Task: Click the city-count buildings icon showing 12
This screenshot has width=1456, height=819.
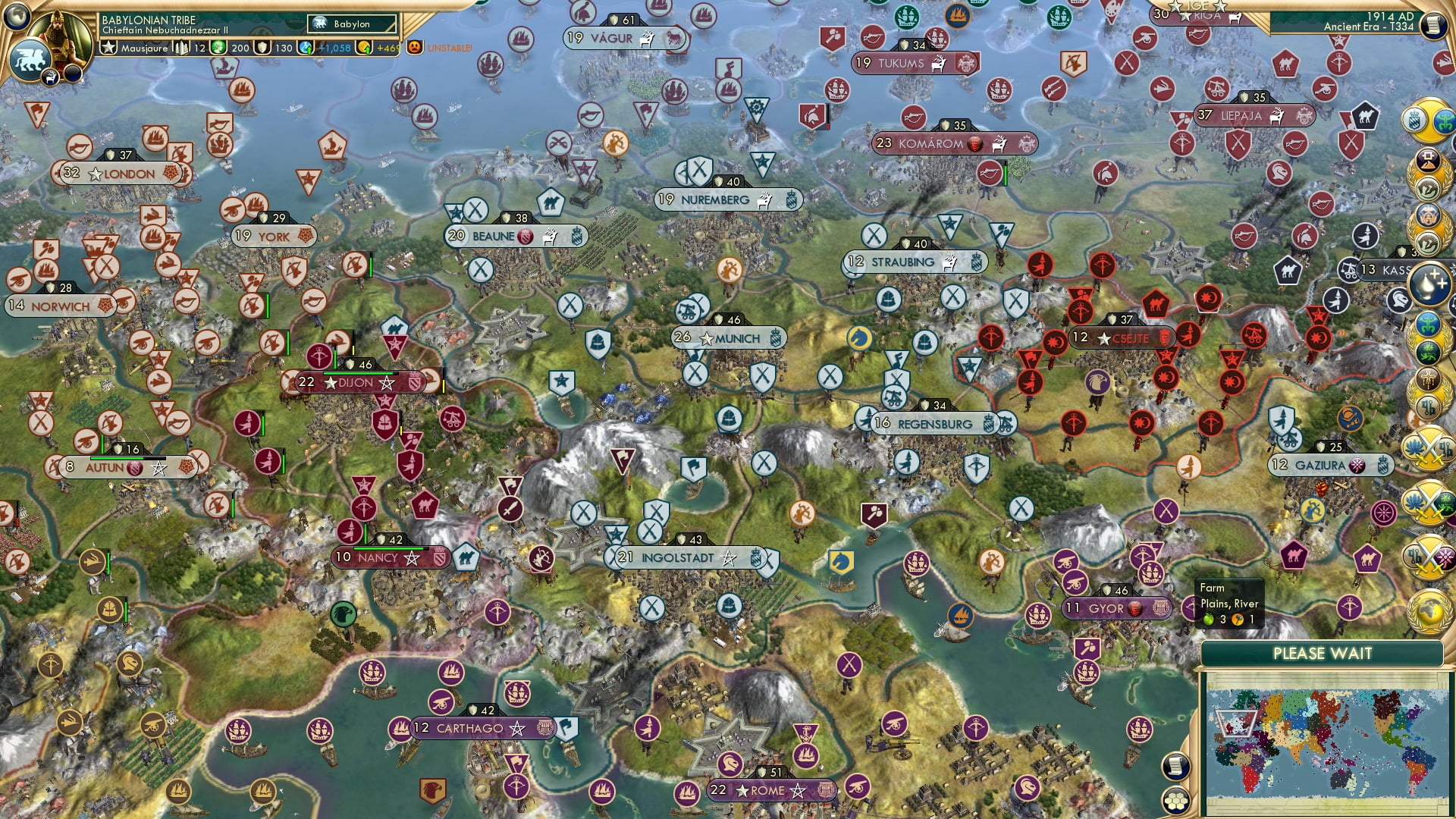Action: [x=182, y=48]
